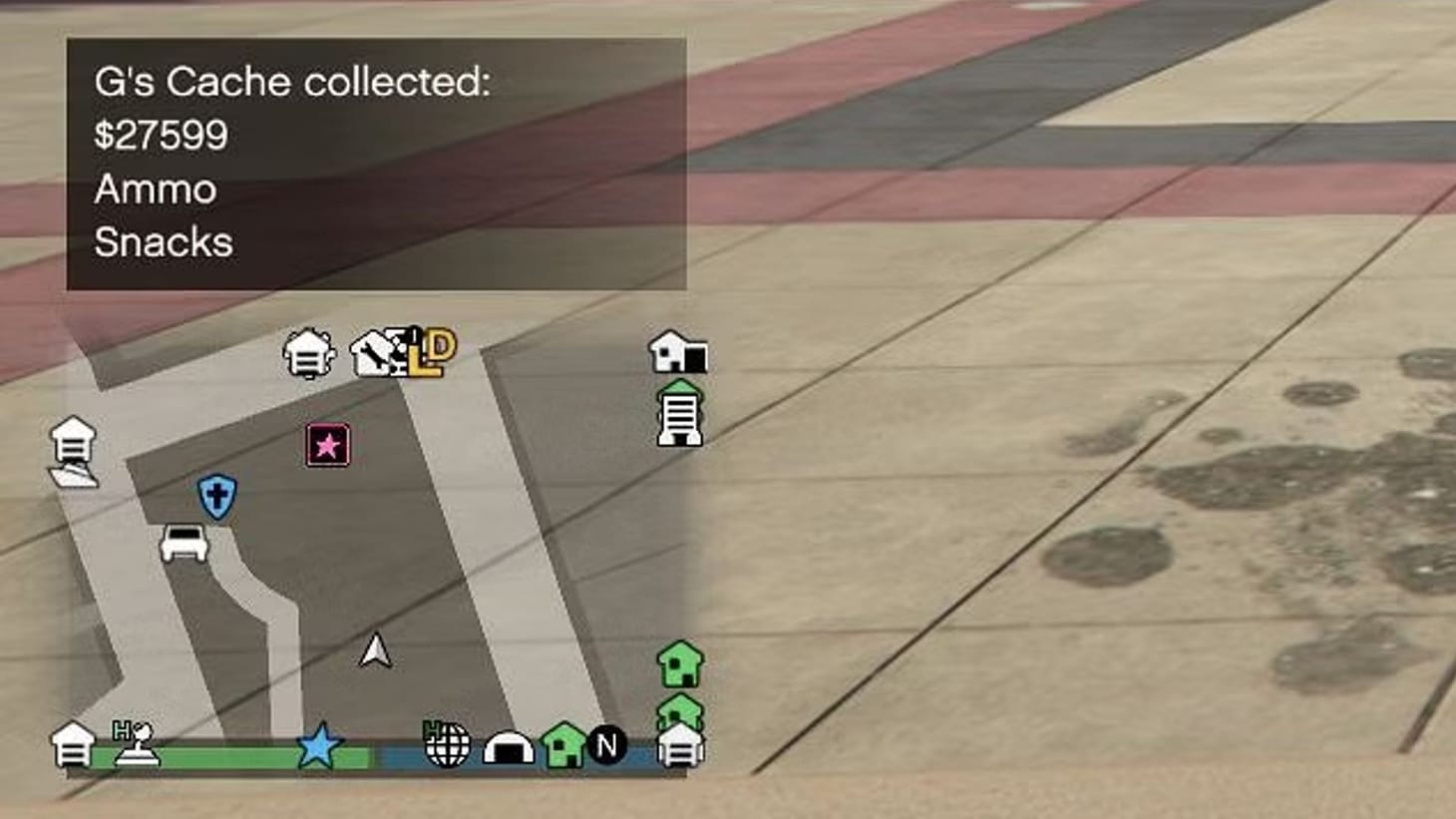Select the boat safehouse blip on the left
The height and width of the screenshot is (819, 1456).
74,454
